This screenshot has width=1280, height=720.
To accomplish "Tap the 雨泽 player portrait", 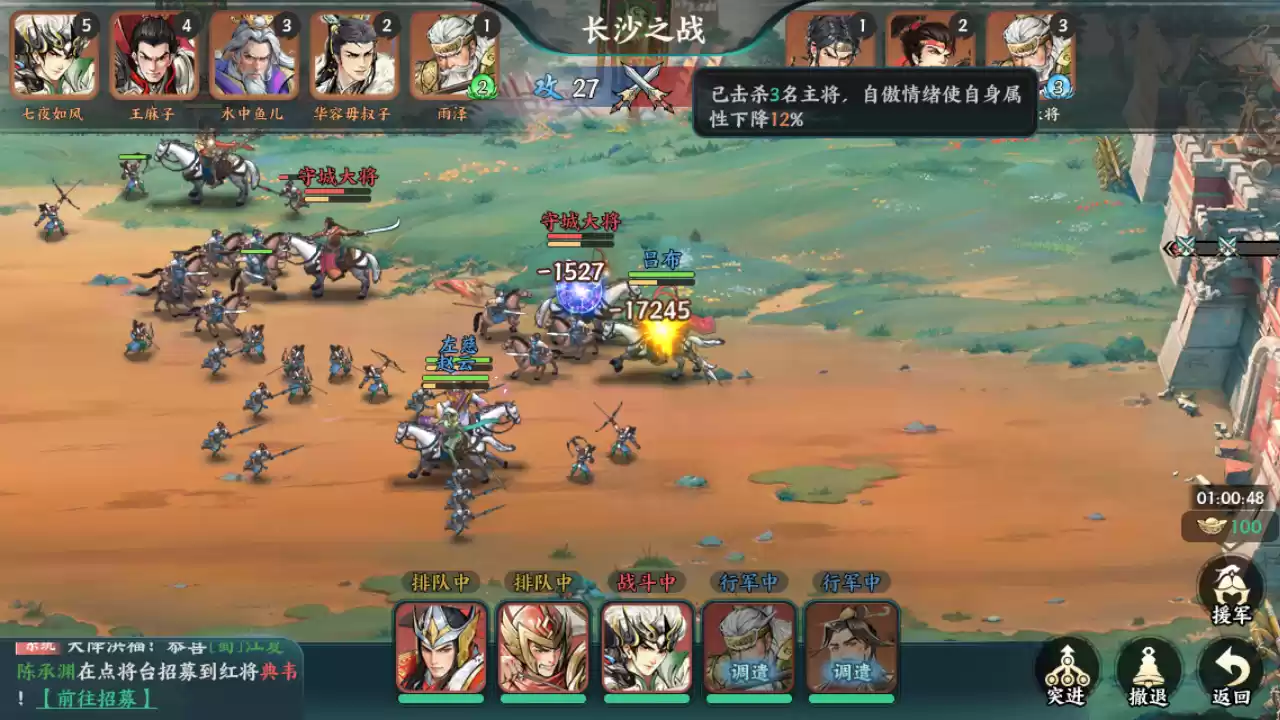I will click(x=453, y=55).
